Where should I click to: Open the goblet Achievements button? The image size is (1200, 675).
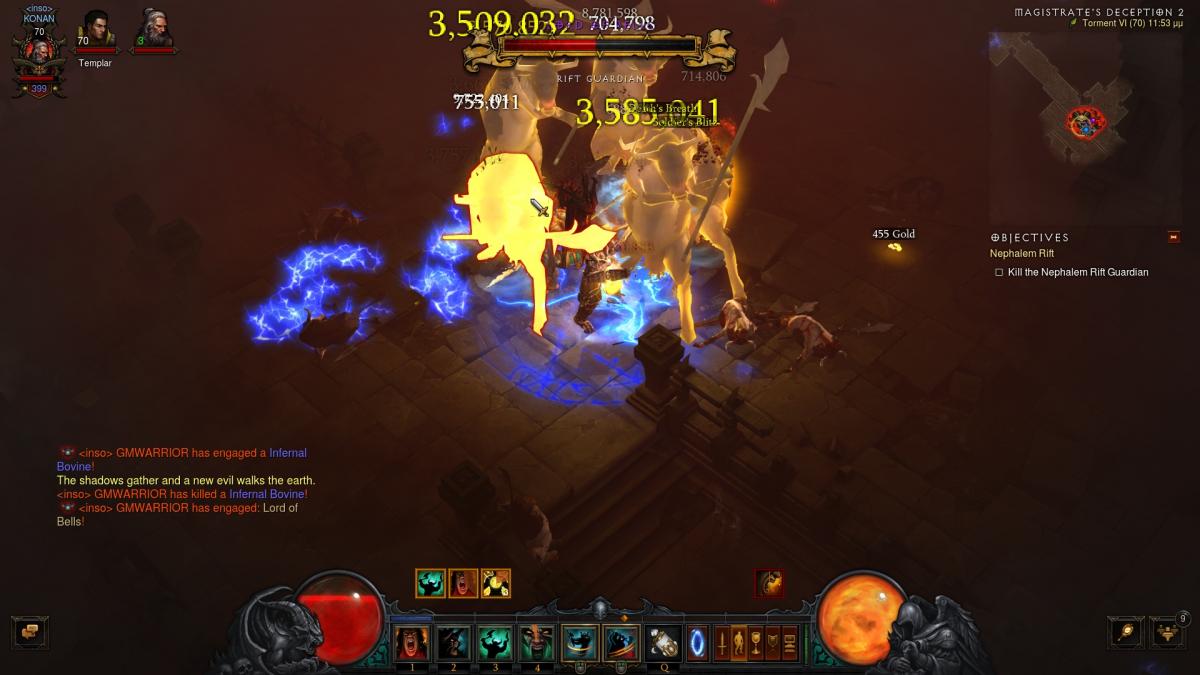coord(756,641)
